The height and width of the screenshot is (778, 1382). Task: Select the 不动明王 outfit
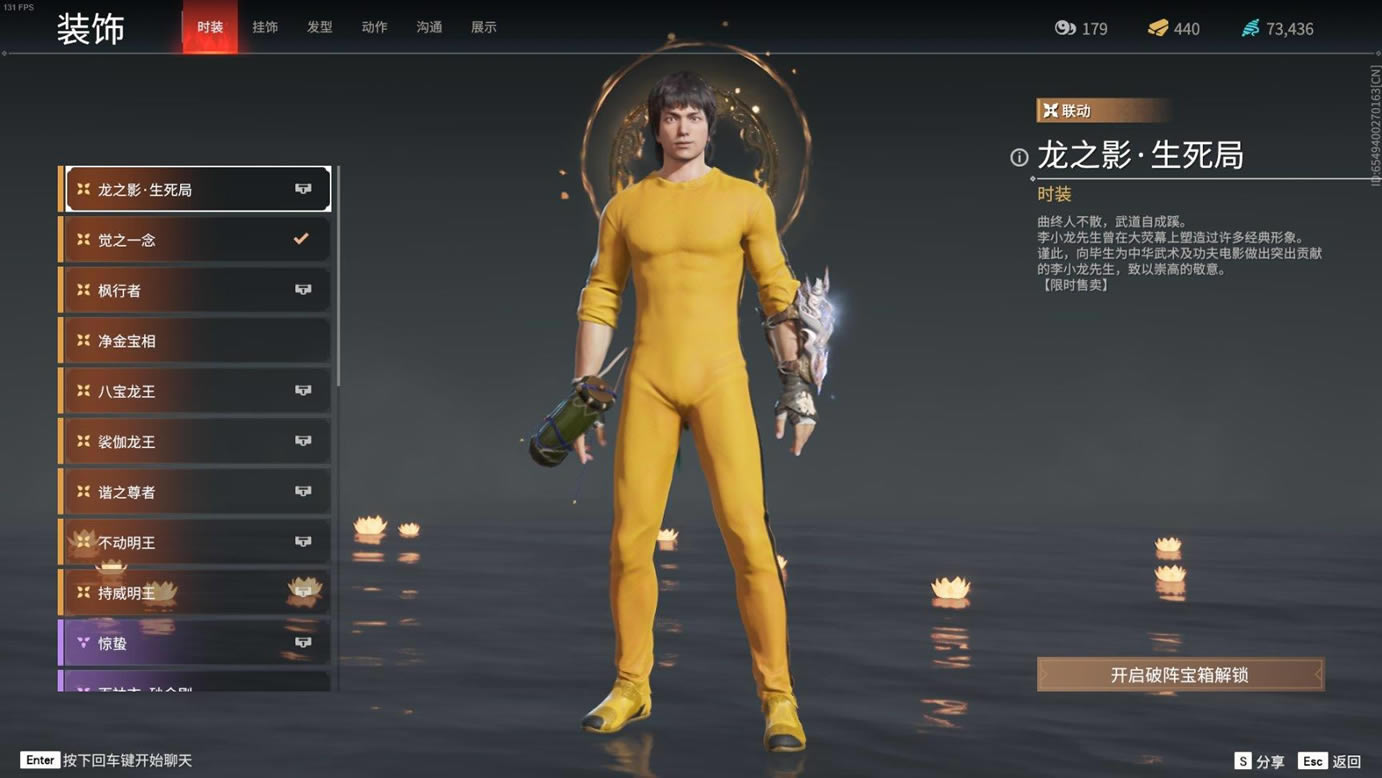197,543
